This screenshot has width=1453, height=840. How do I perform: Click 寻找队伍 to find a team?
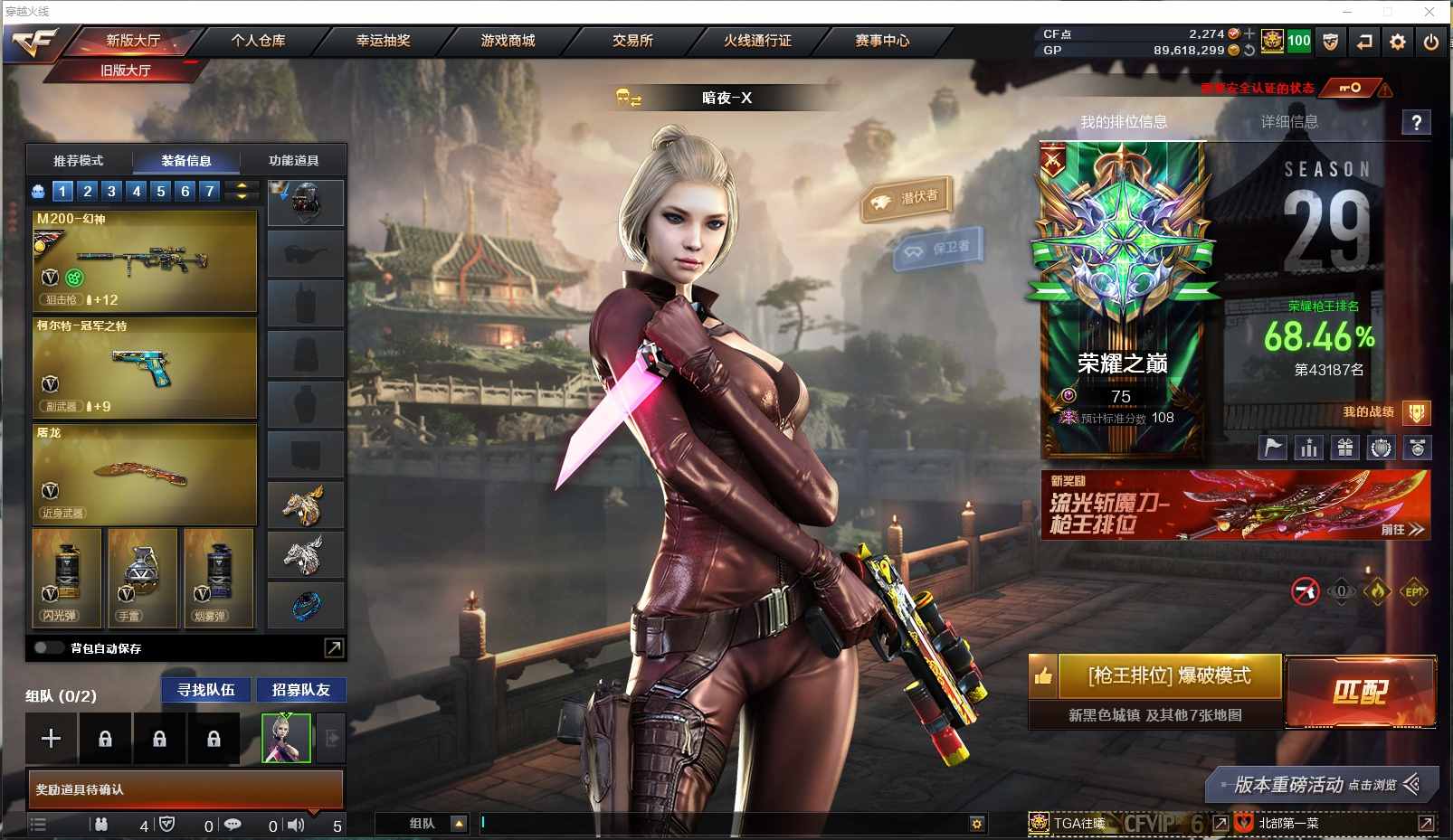point(206,690)
